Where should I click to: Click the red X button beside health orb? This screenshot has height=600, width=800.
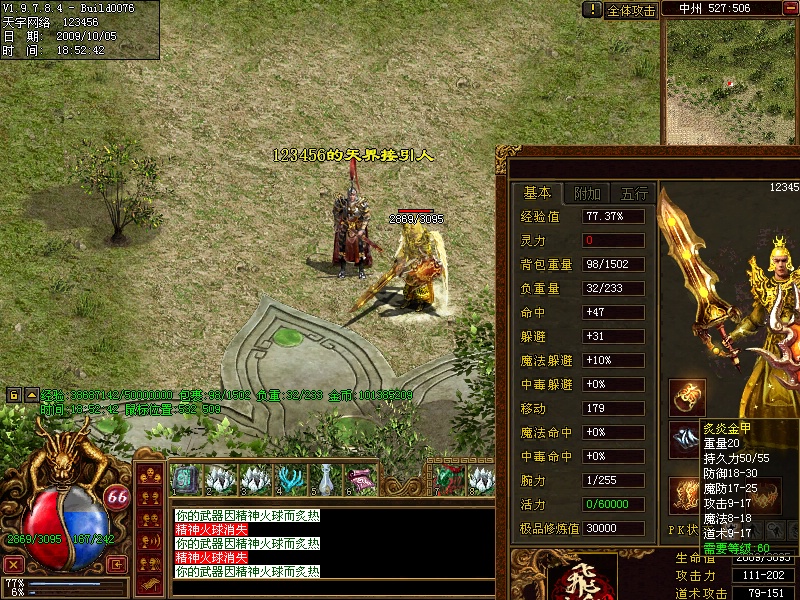(x=13, y=564)
